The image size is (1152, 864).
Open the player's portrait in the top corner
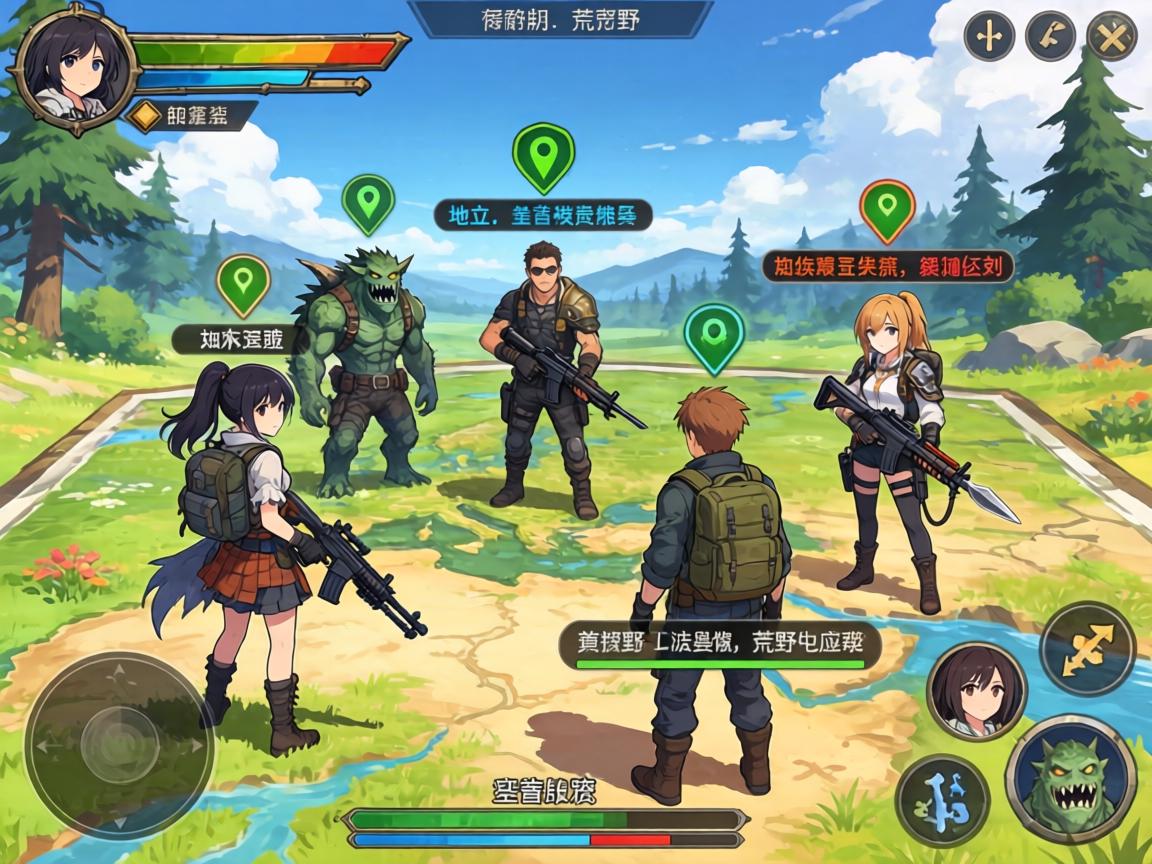(x=70, y=68)
